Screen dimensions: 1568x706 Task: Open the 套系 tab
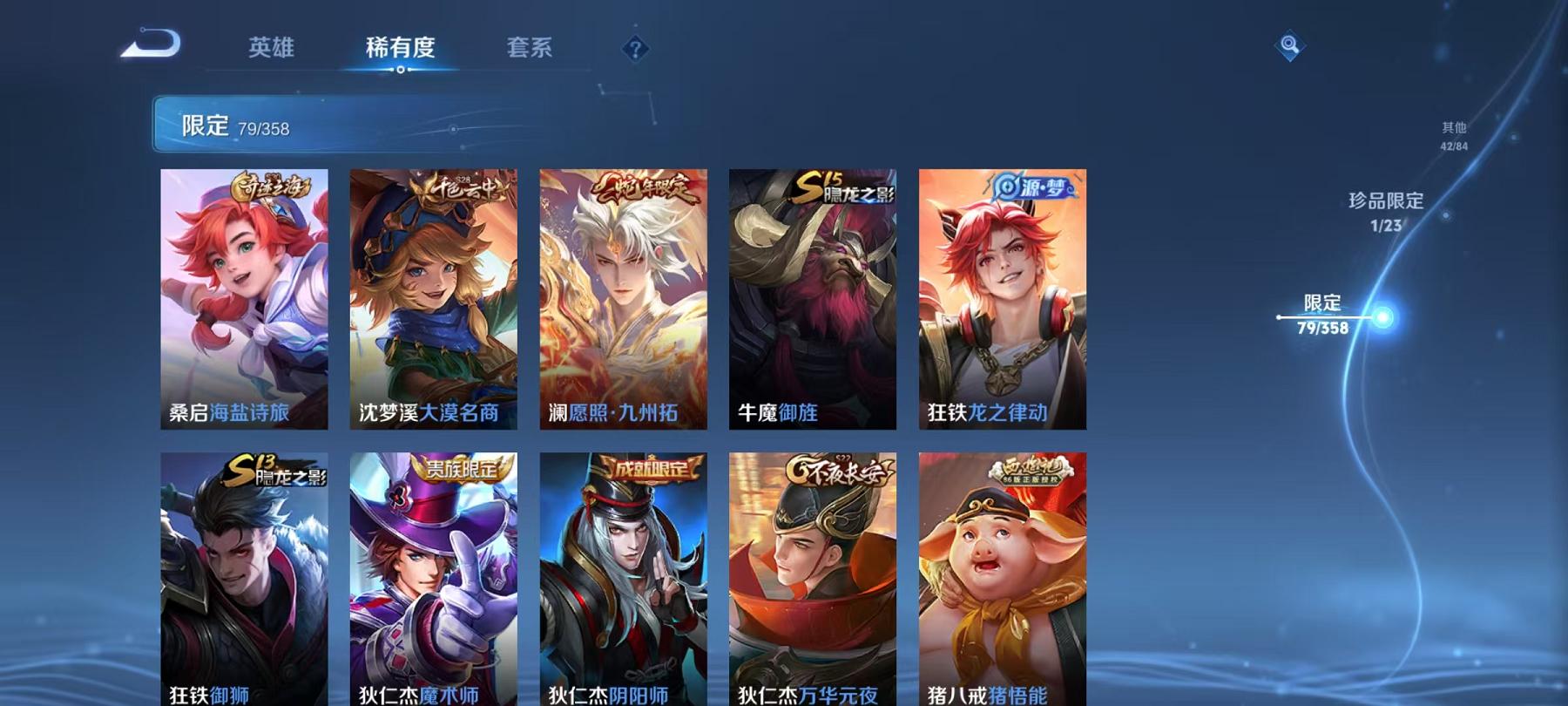pos(532,50)
